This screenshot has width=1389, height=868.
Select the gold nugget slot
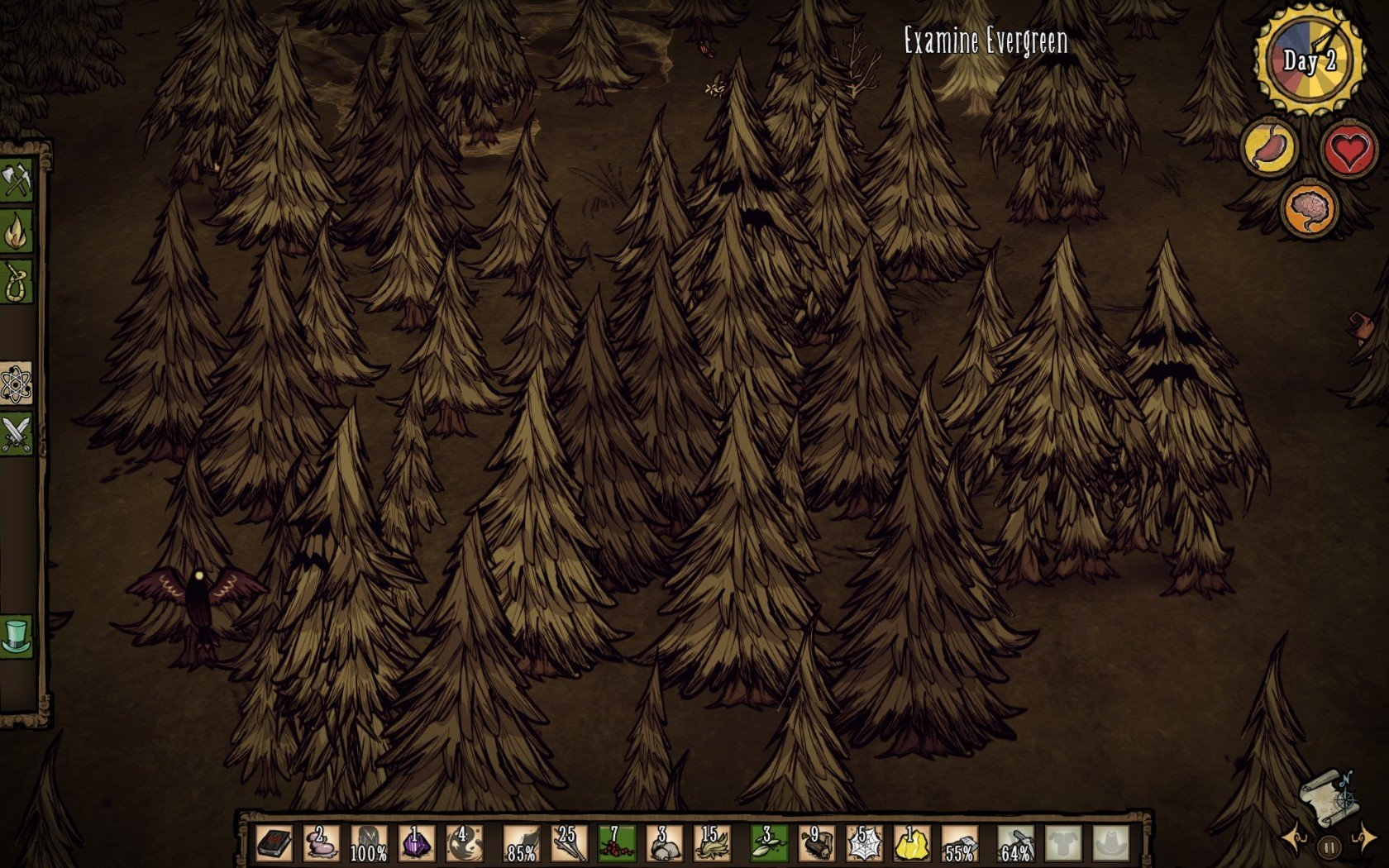click(911, 843)
